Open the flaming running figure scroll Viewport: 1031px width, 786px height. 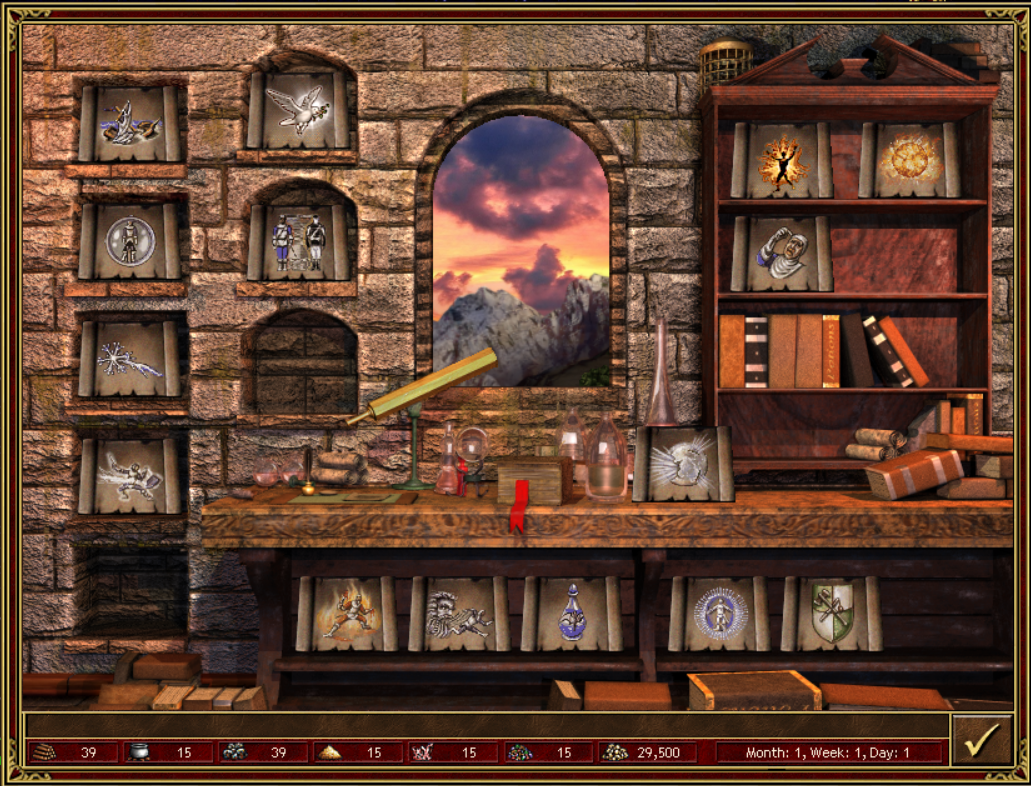pyautogui.click(x=346, y=613)
